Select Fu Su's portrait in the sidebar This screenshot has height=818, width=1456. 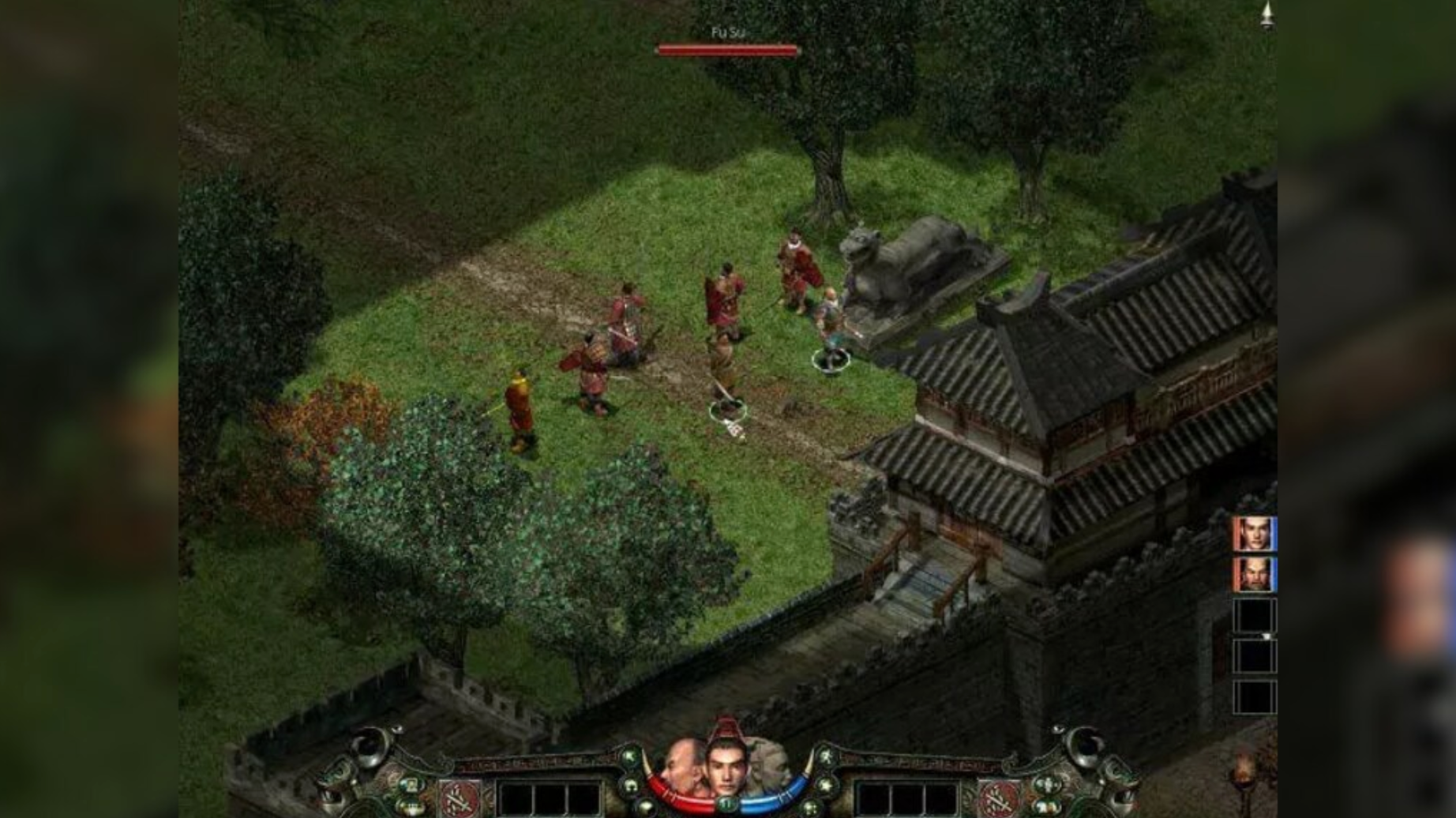pos(1255,534)
